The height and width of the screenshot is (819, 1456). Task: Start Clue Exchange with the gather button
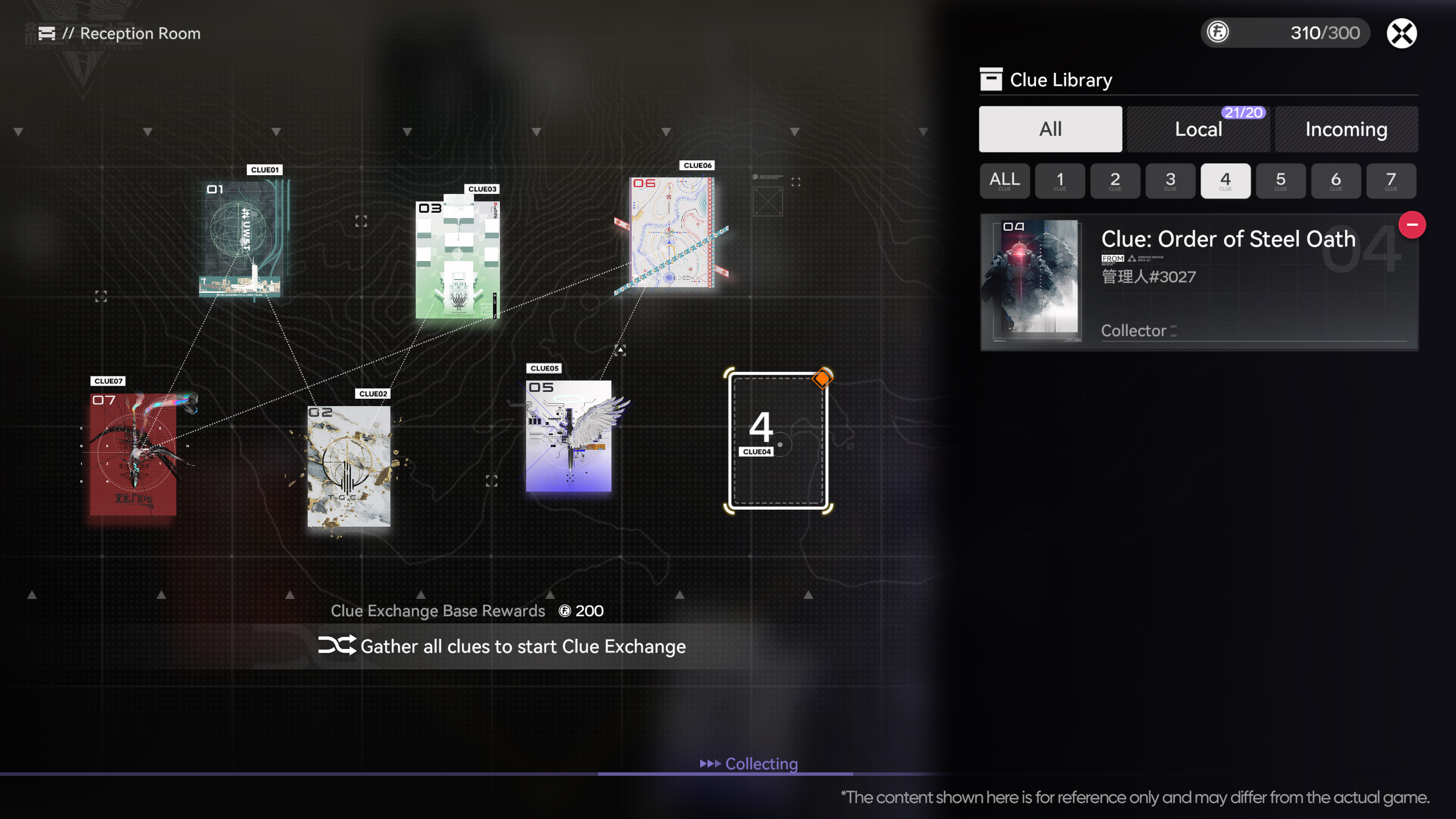click(x=503, y=646)
